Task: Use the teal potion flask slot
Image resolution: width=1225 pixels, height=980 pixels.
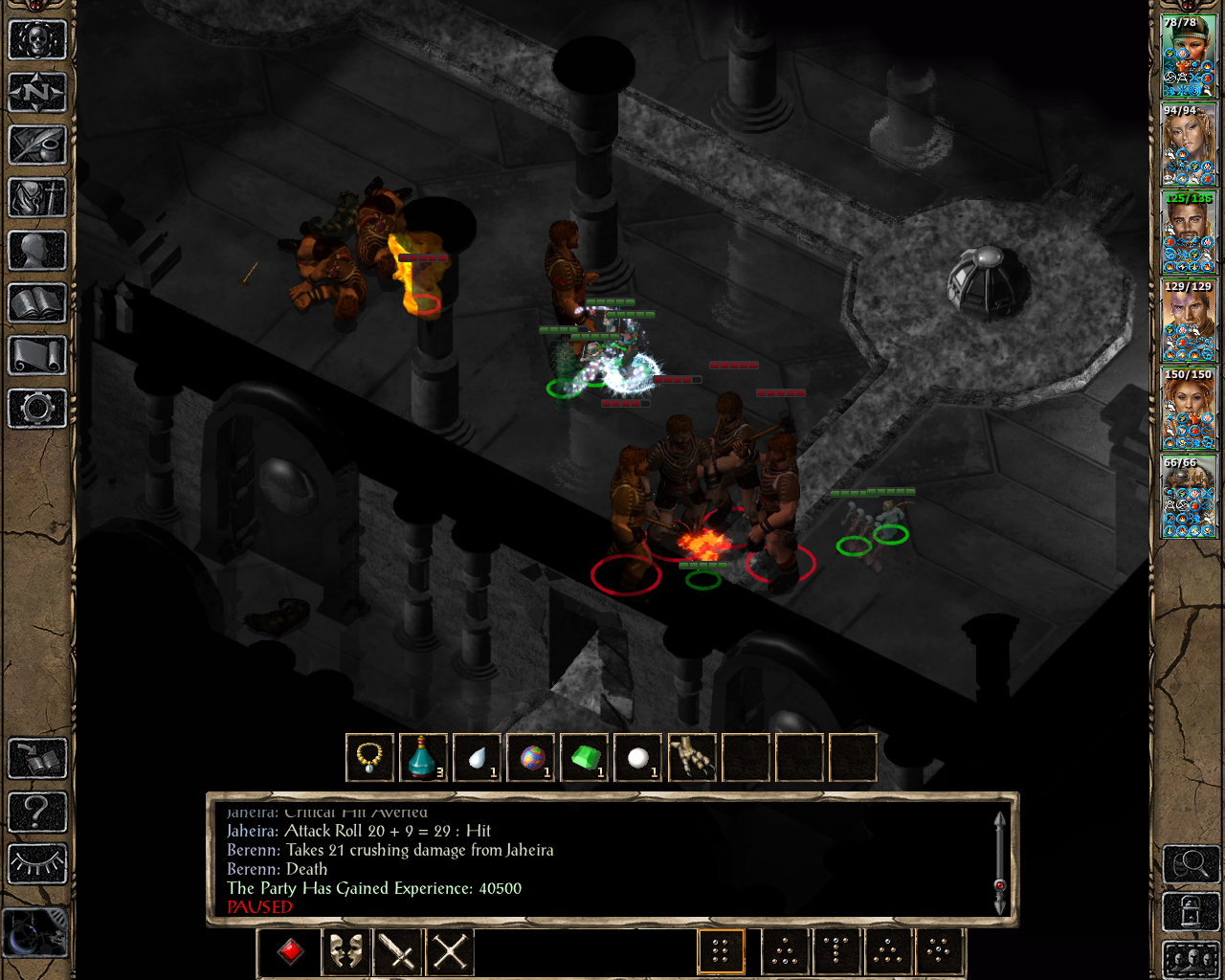Action: (423, 758)
